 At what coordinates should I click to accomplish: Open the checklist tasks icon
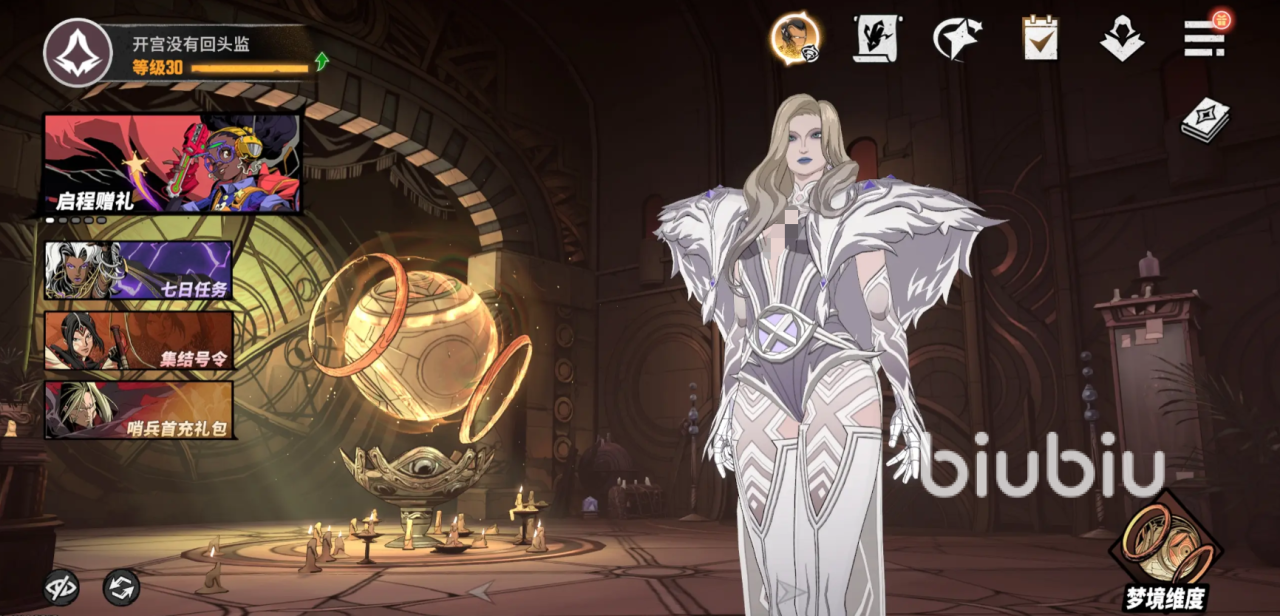pos(1040,39)
